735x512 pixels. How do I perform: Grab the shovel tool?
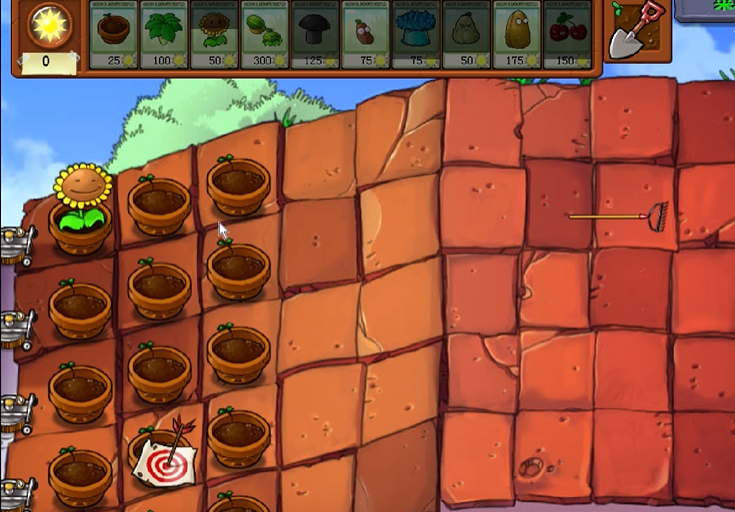[637, 32]
